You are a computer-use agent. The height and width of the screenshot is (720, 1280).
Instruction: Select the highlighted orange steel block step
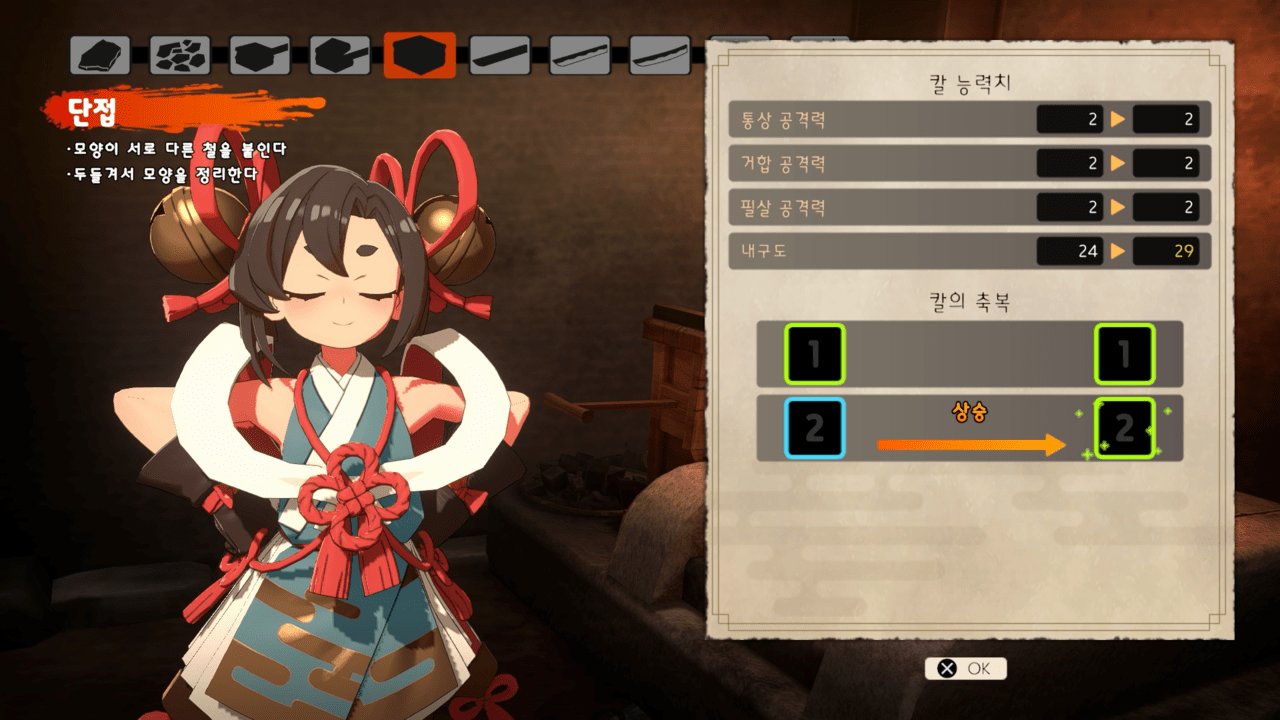[x=420, y=56]
